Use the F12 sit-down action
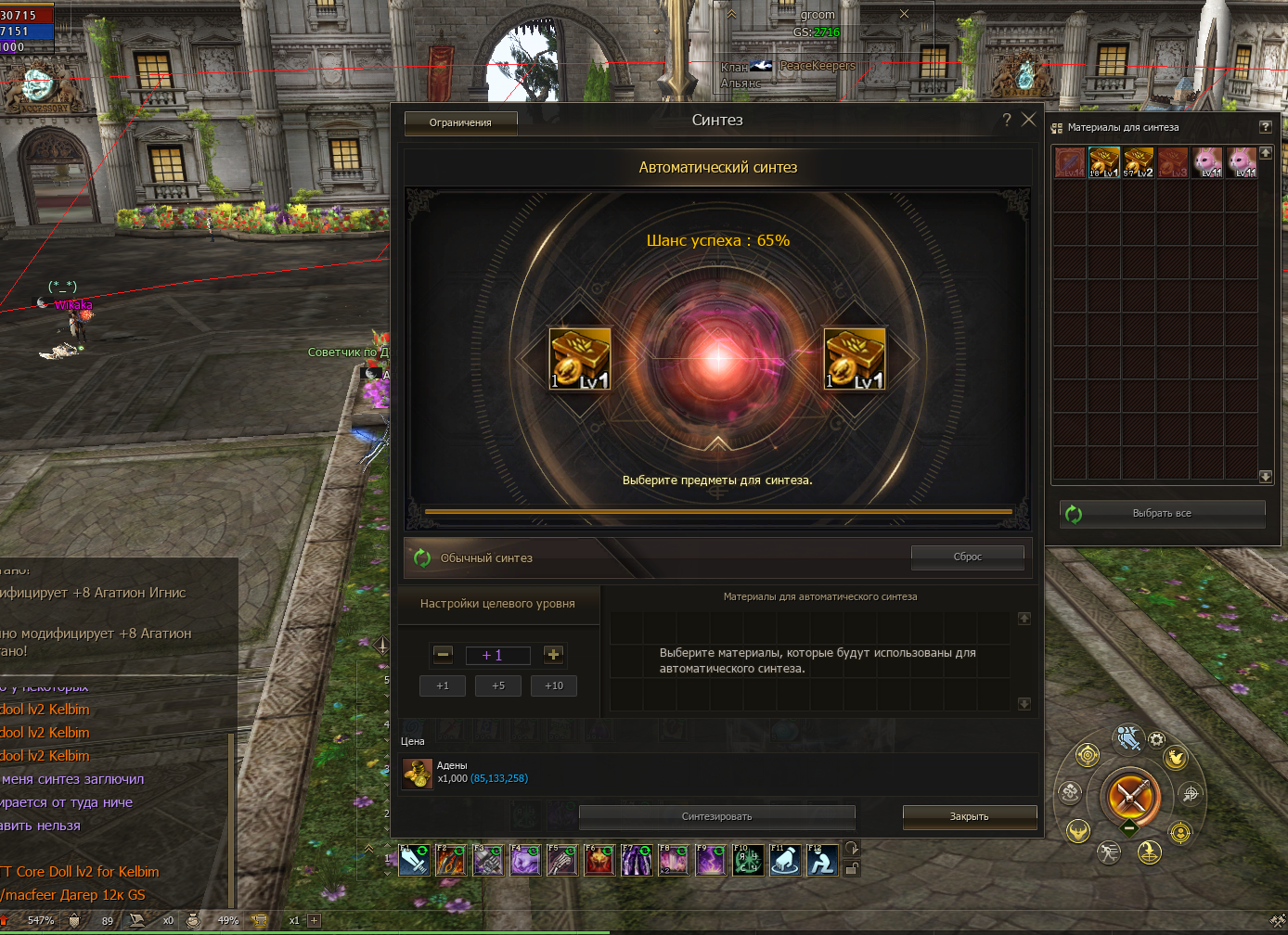 821,862
